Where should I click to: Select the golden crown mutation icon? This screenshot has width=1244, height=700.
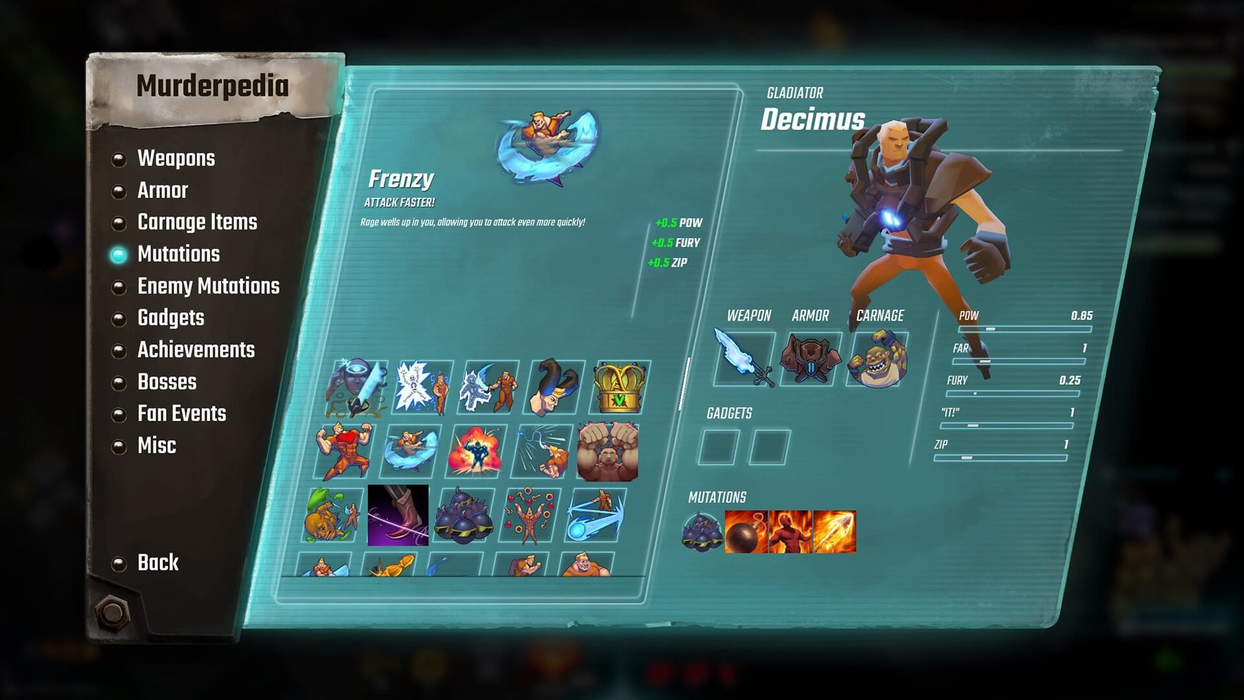tap(620, 388)
